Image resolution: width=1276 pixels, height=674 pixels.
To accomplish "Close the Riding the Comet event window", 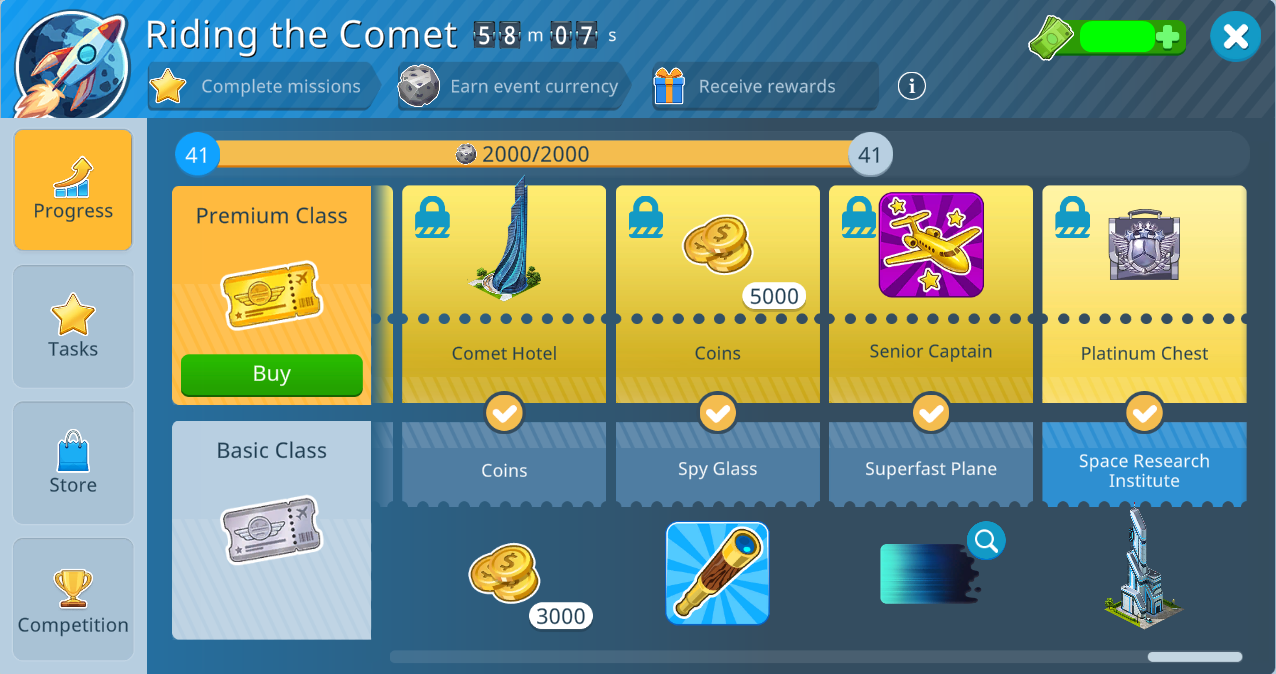I will [1235, 37].
